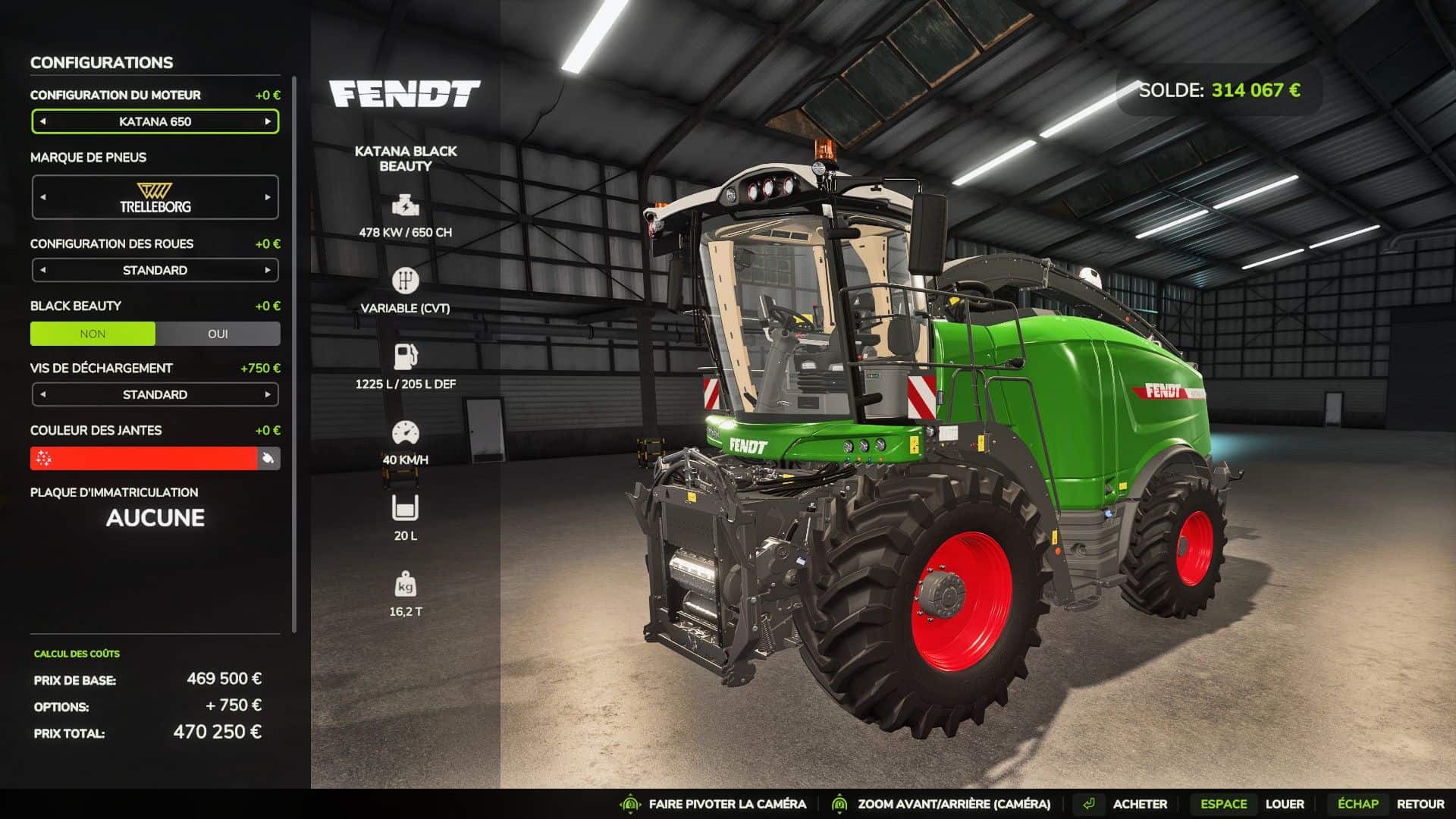Image resolution: width=1456 pixels, height=819 pixels.
Task: Choose next unloading auger option
Action: coord(268,394)
